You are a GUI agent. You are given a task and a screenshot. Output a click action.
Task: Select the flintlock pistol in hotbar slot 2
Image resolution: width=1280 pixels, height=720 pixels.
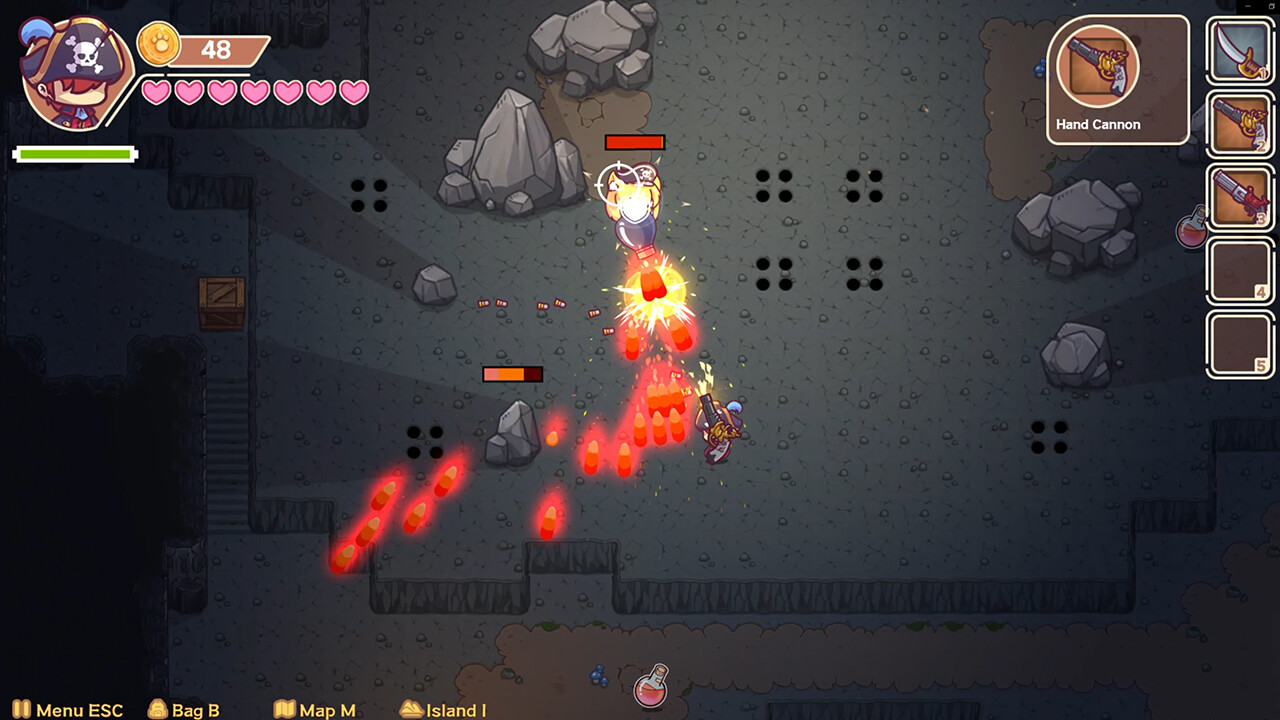pos(1239,121)
